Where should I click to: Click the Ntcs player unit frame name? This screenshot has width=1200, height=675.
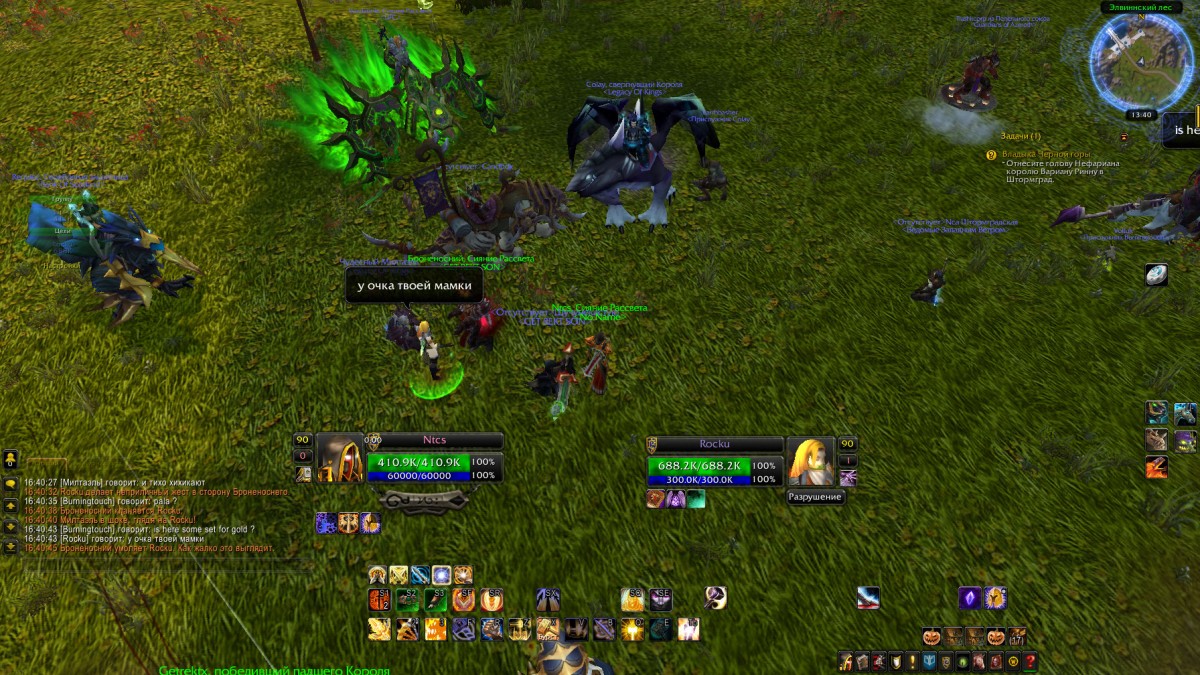[x=434, y=440]
